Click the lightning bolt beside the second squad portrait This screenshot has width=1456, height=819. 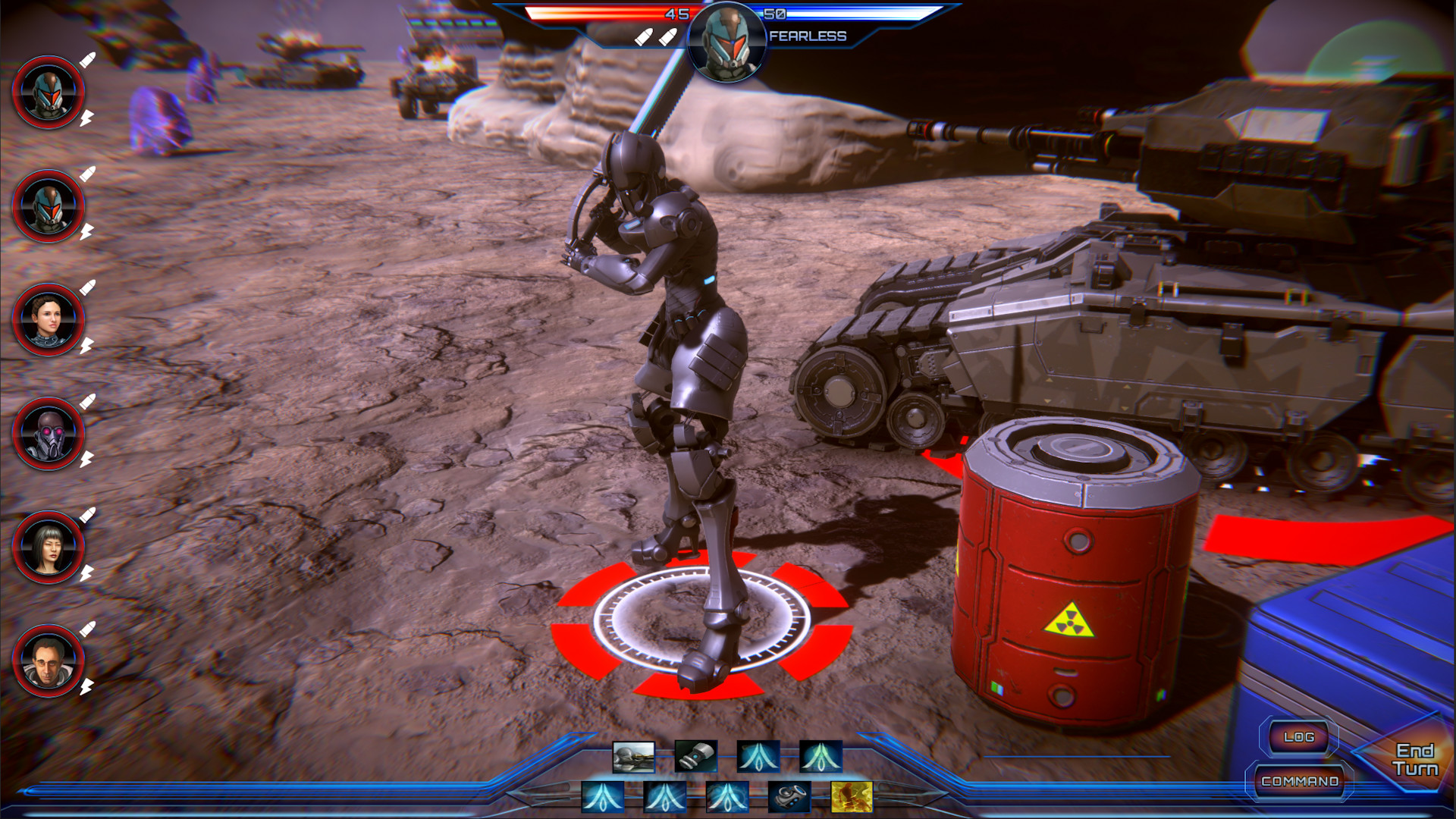[86, 232]
